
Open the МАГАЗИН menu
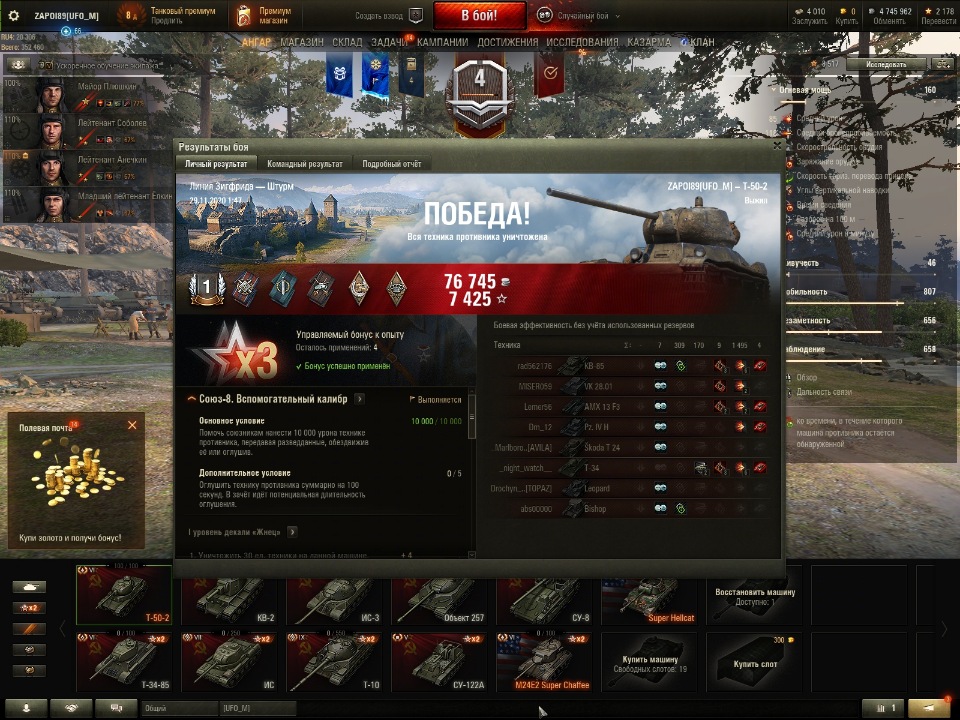click(x=301, y=42)
